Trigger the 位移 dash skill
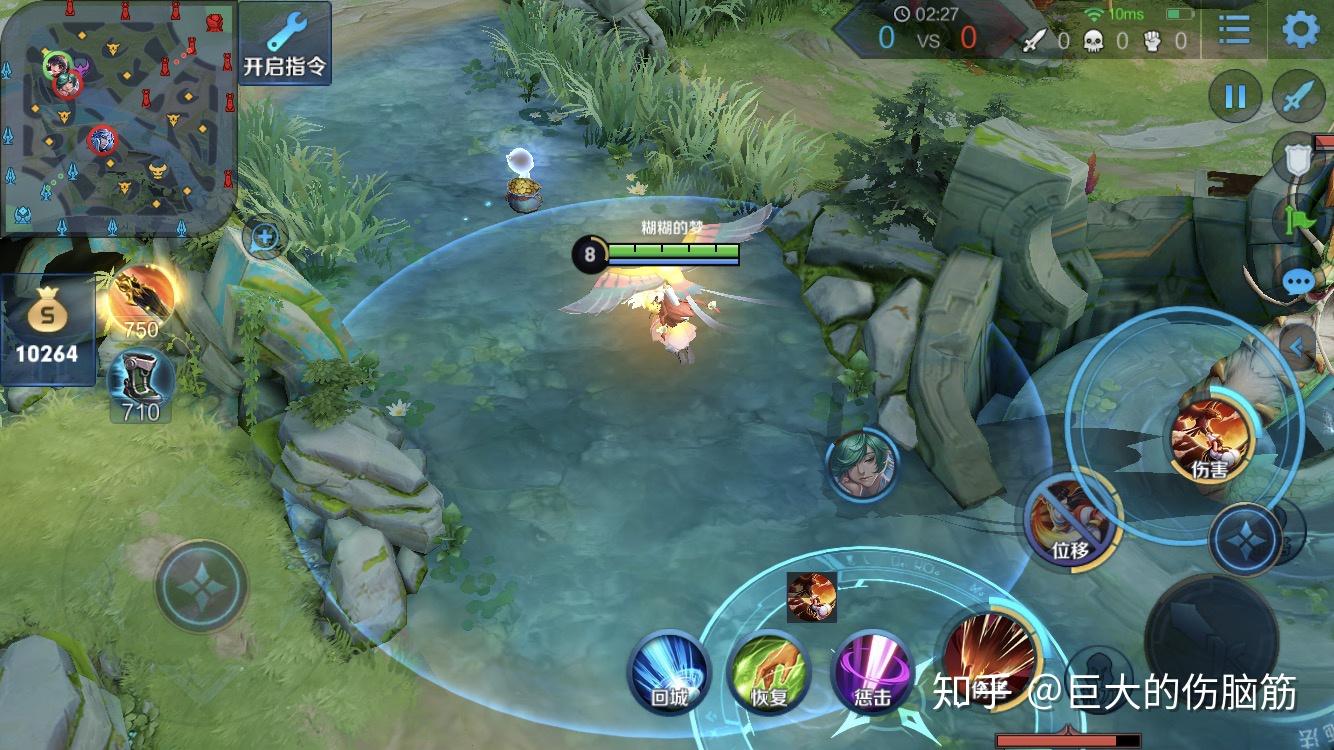This screenshot has width=1334, height=750. [1069, 519]
